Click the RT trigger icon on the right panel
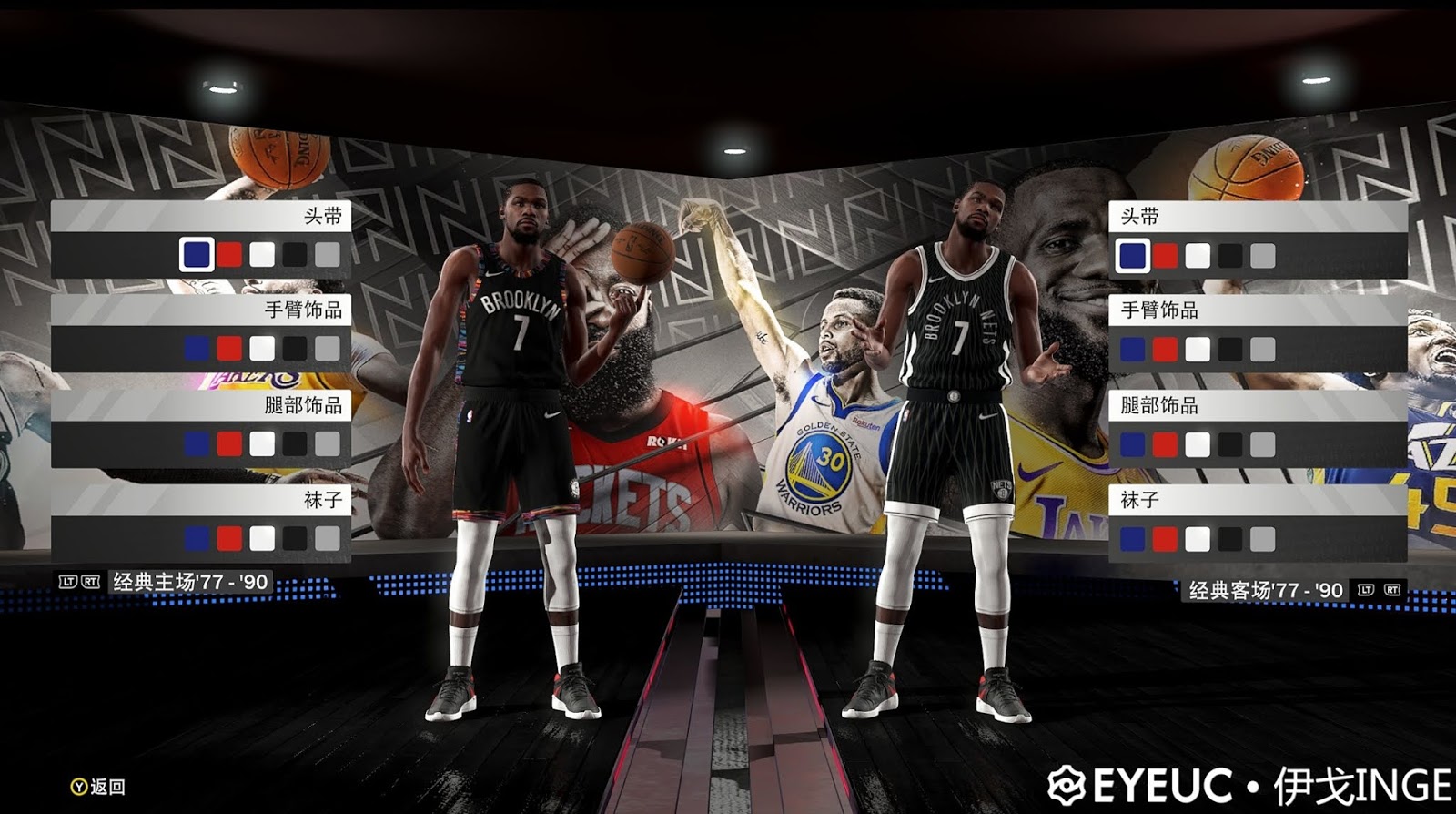Viewport: 1456px width, 814px height. 1391,587
